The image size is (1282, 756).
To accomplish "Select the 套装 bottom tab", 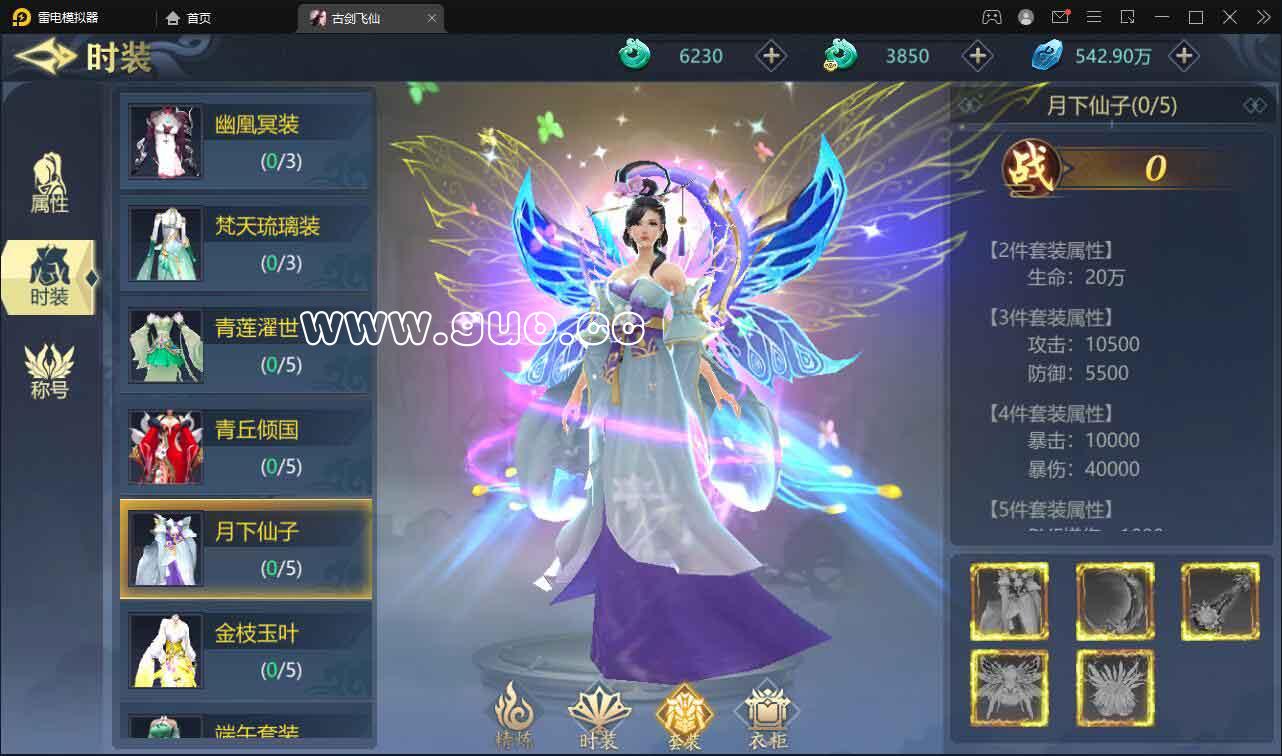I will click(684, 715).
